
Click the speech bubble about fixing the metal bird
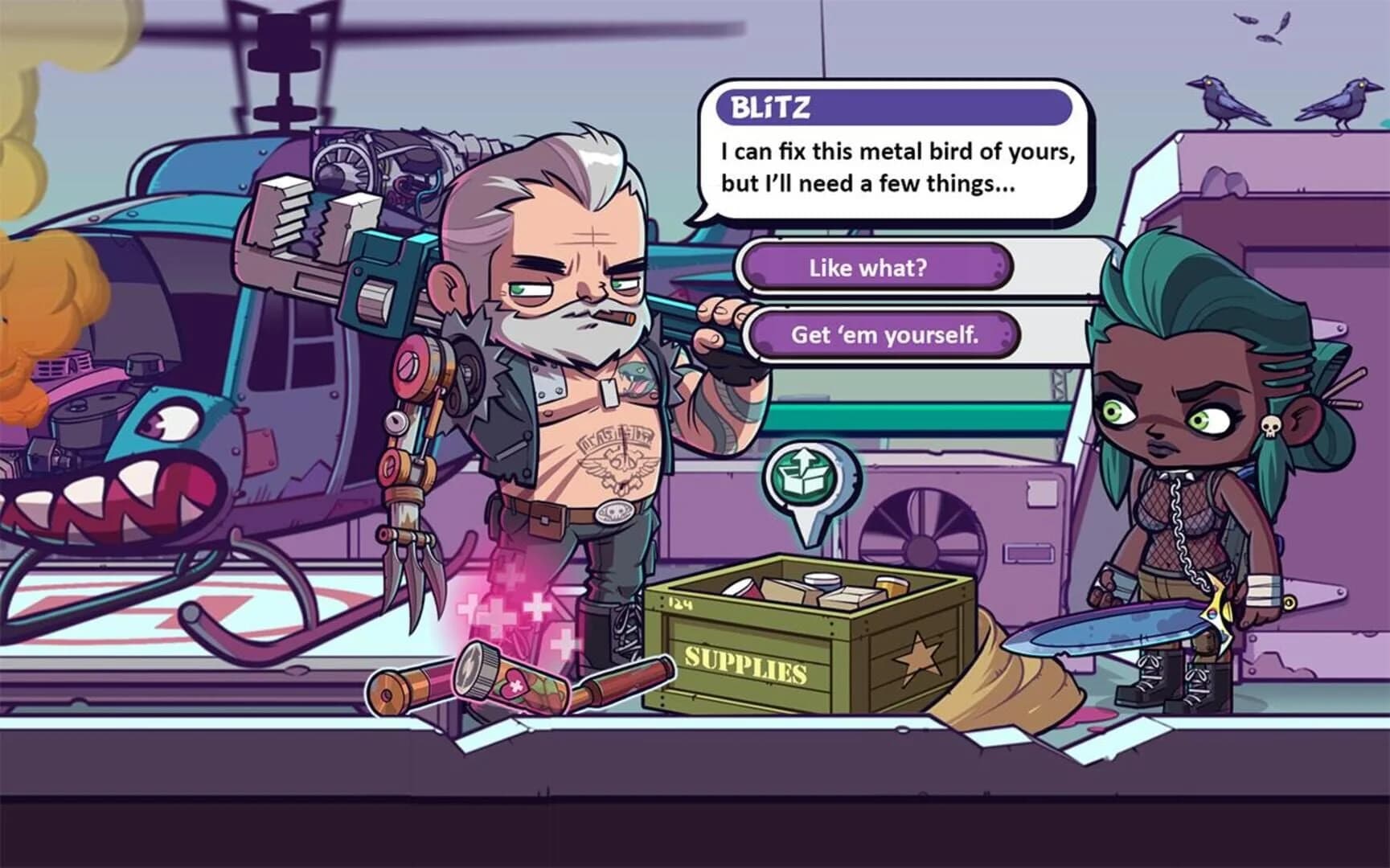(892, 165)
